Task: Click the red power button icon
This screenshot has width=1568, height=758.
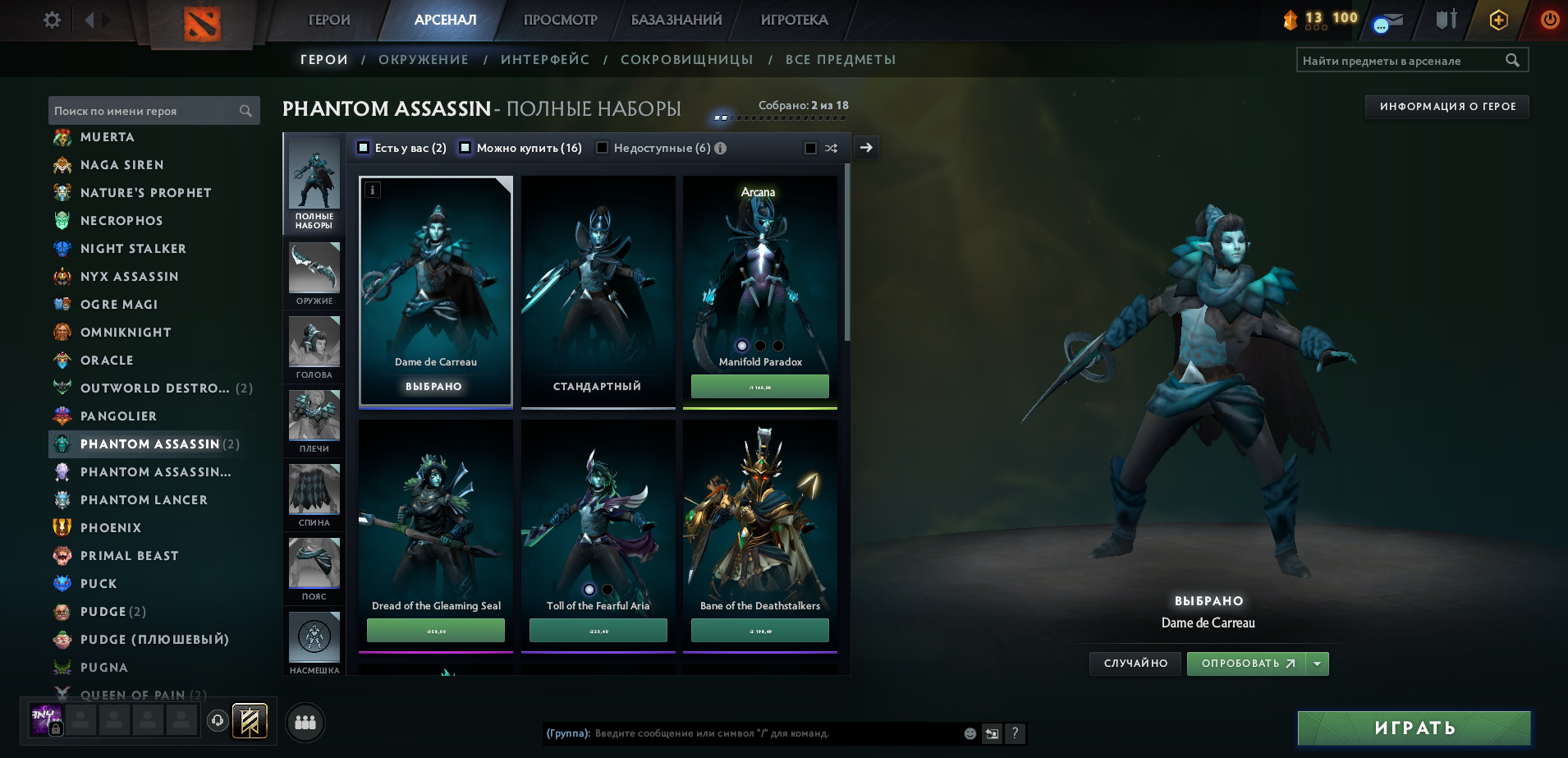Action: click(x=1548, y=18)
